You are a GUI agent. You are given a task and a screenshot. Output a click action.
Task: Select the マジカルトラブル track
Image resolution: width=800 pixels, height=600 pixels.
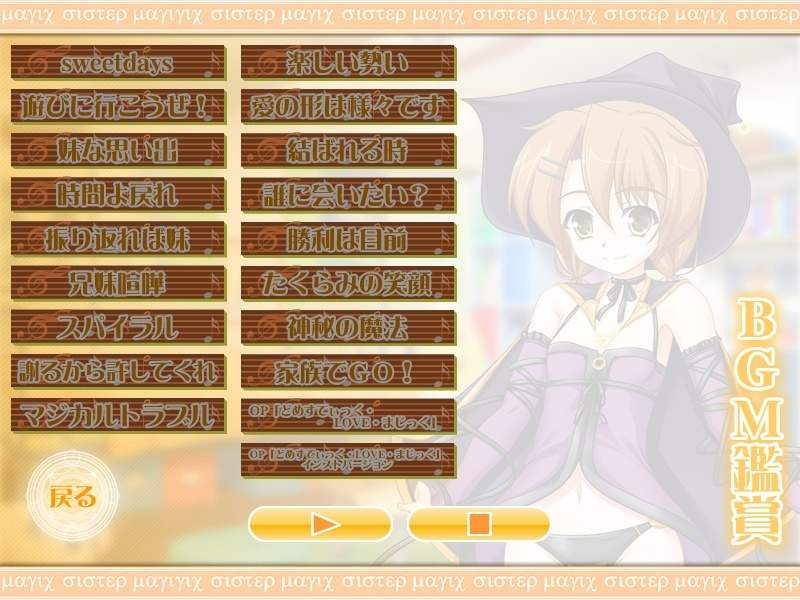tap(117, 414)
